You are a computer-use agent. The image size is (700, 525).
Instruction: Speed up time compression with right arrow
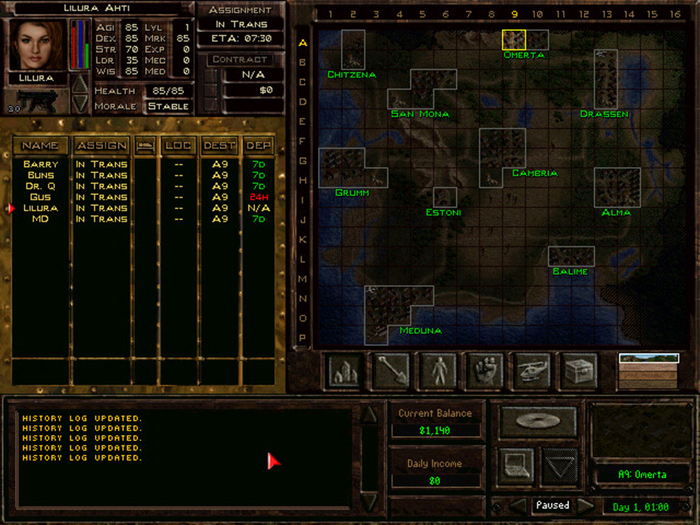pos(587,506)
